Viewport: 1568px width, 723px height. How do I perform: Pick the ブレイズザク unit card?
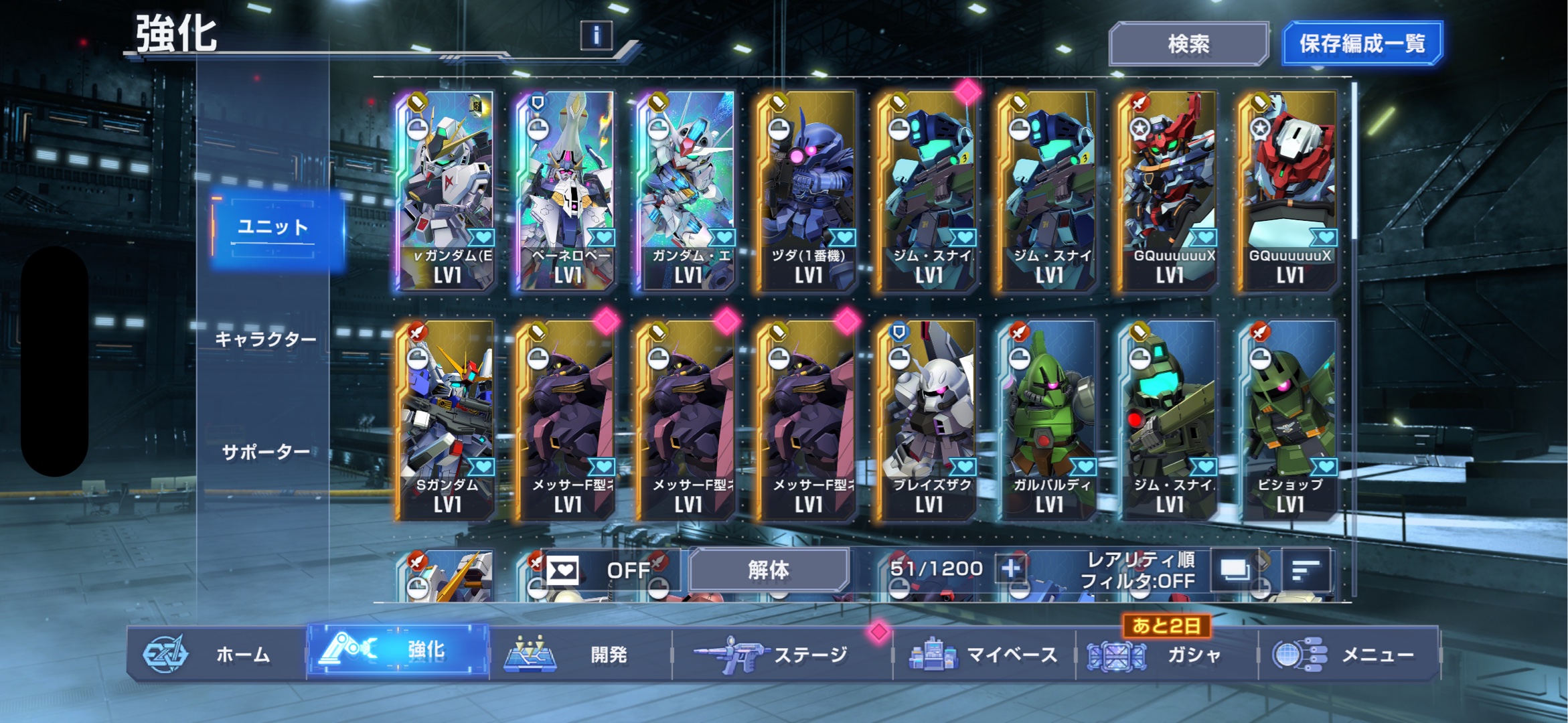tap(928, 420)
